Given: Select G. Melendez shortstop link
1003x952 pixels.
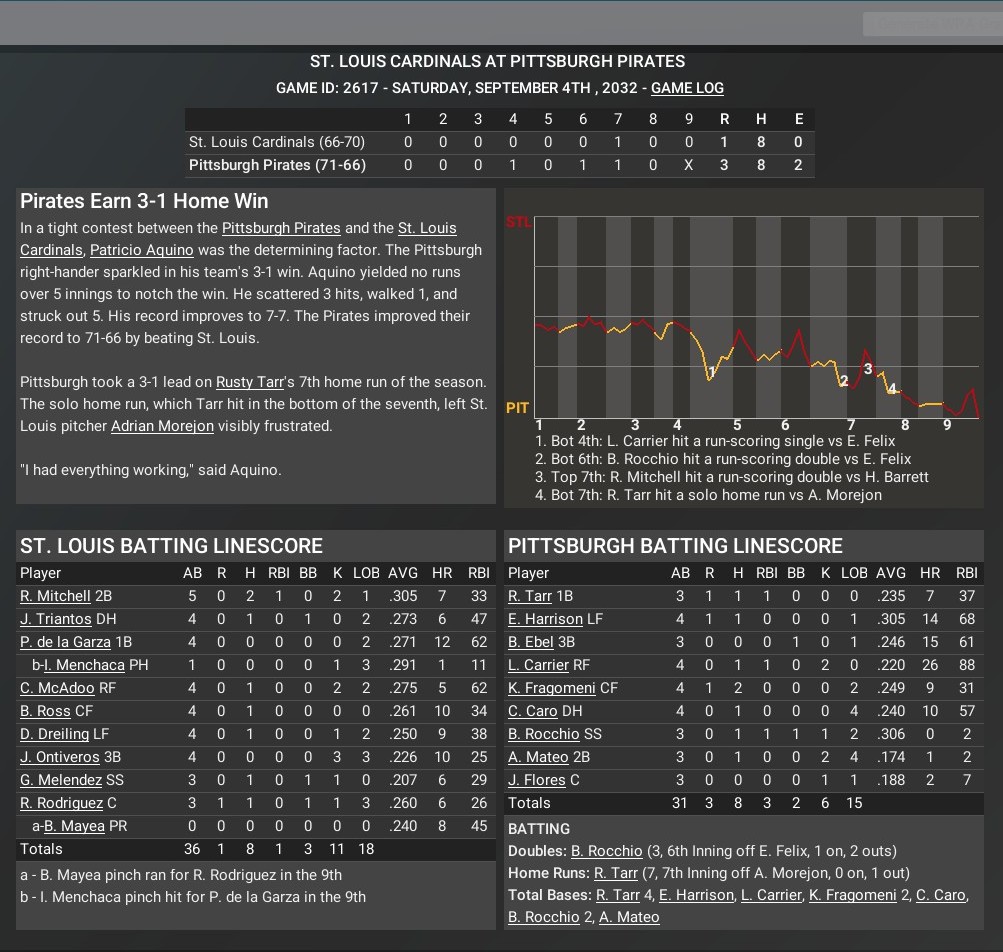Looking at the screenshot, I should 60,780.
